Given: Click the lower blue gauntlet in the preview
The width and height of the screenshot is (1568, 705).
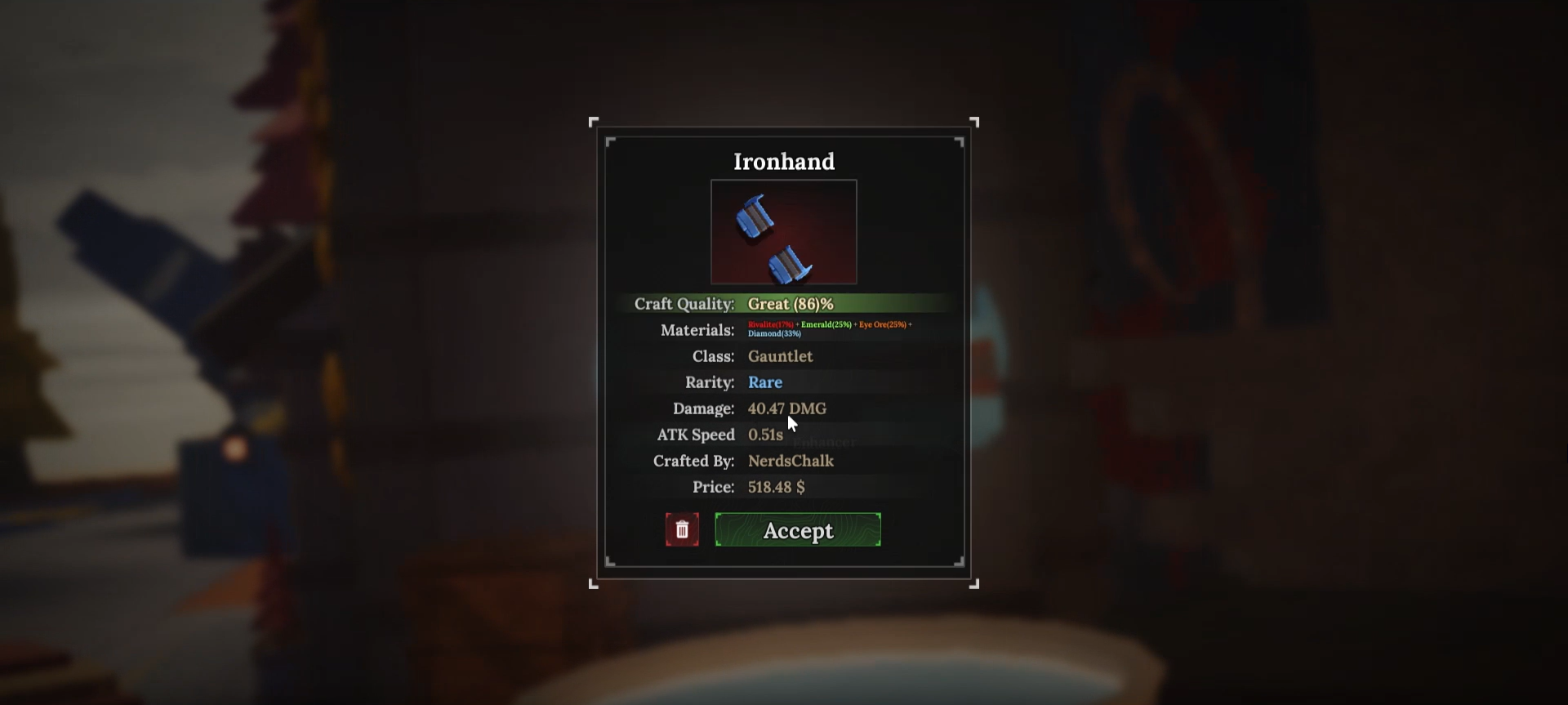Looking at the screenshot, I should 791,261.
